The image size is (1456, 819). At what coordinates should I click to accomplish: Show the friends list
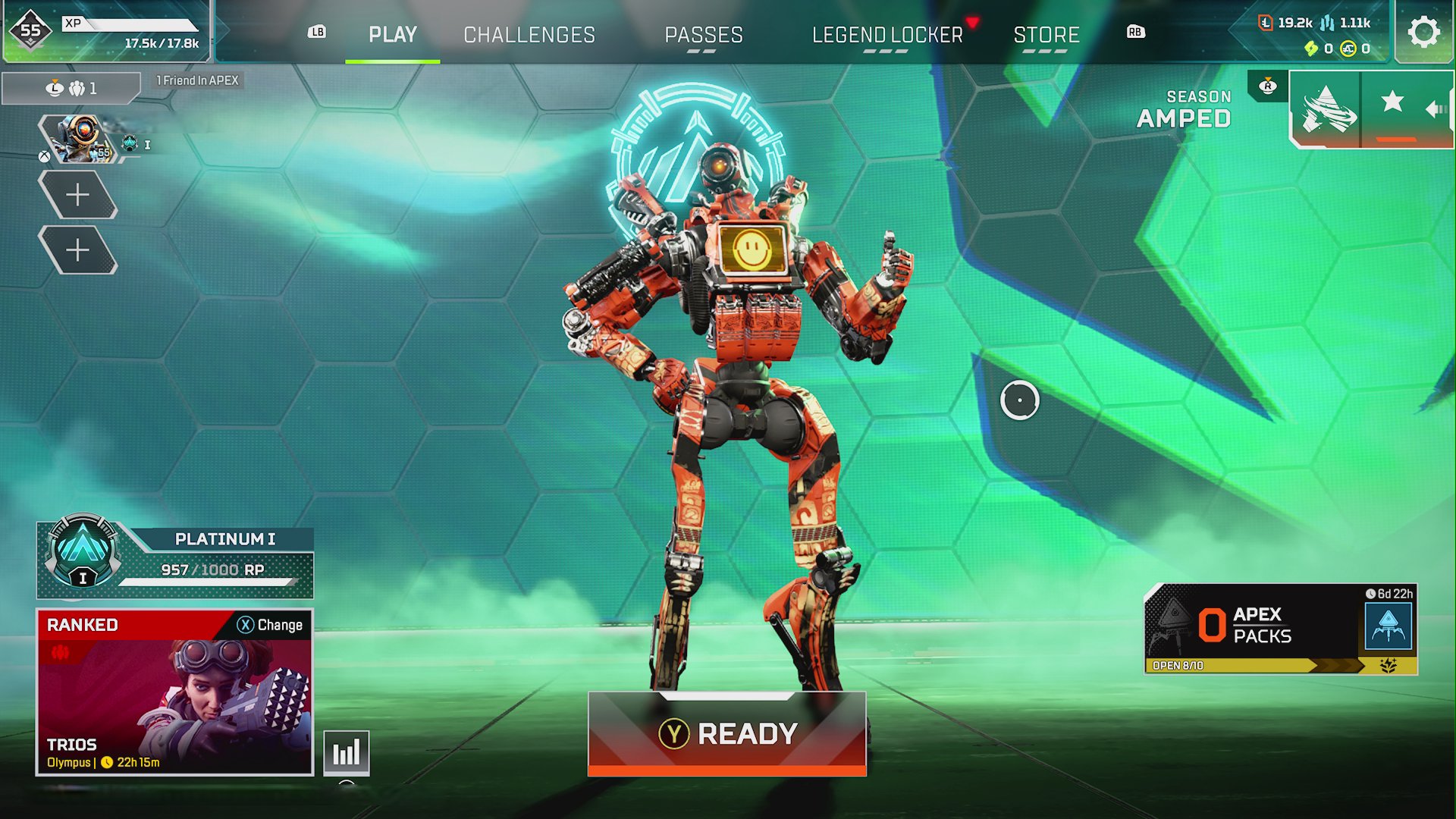tap(72, 89)
